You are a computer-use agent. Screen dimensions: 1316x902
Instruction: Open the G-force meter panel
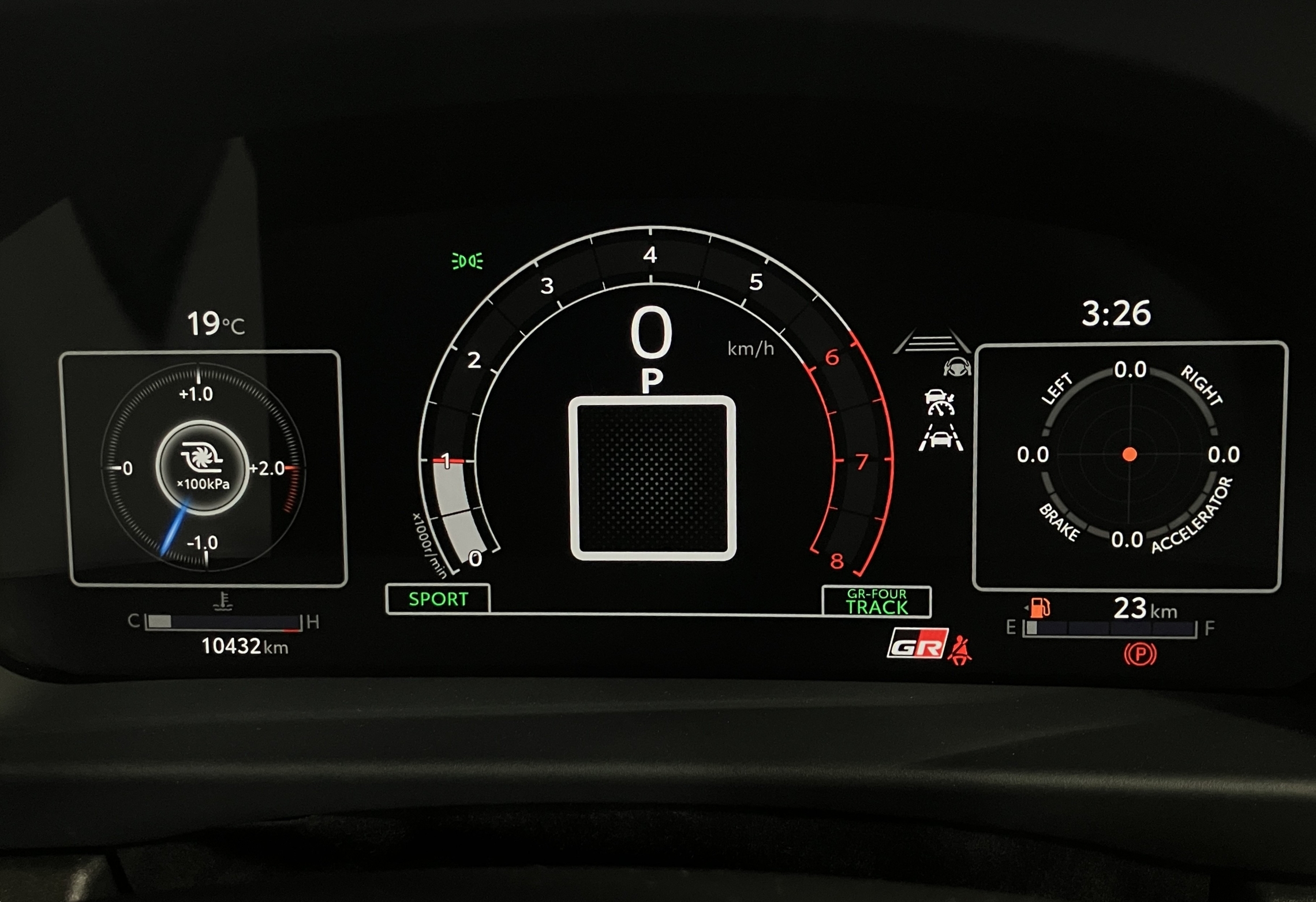coord(1130,466)
